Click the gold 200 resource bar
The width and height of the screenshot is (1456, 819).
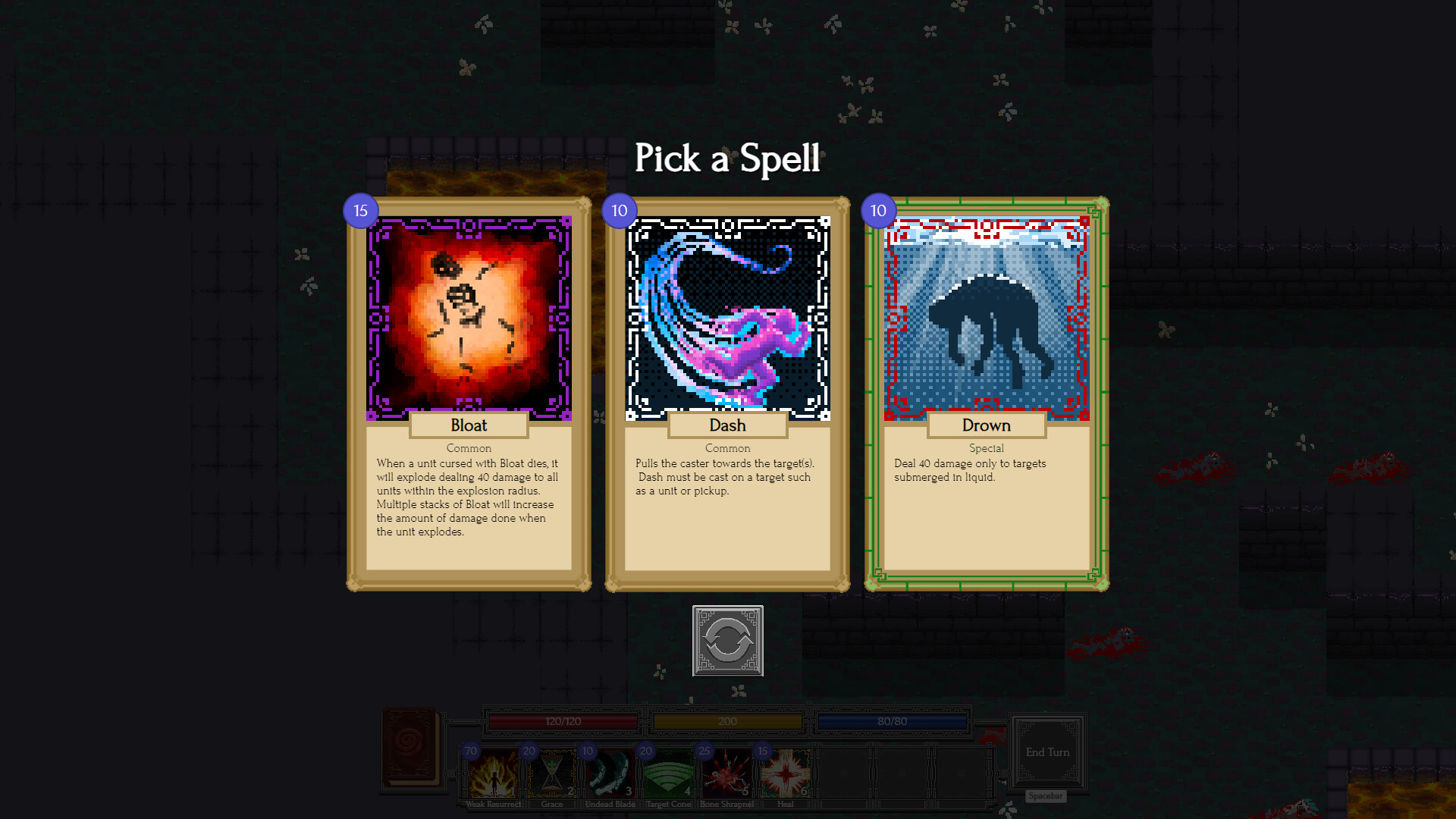[x=727, y=721]
